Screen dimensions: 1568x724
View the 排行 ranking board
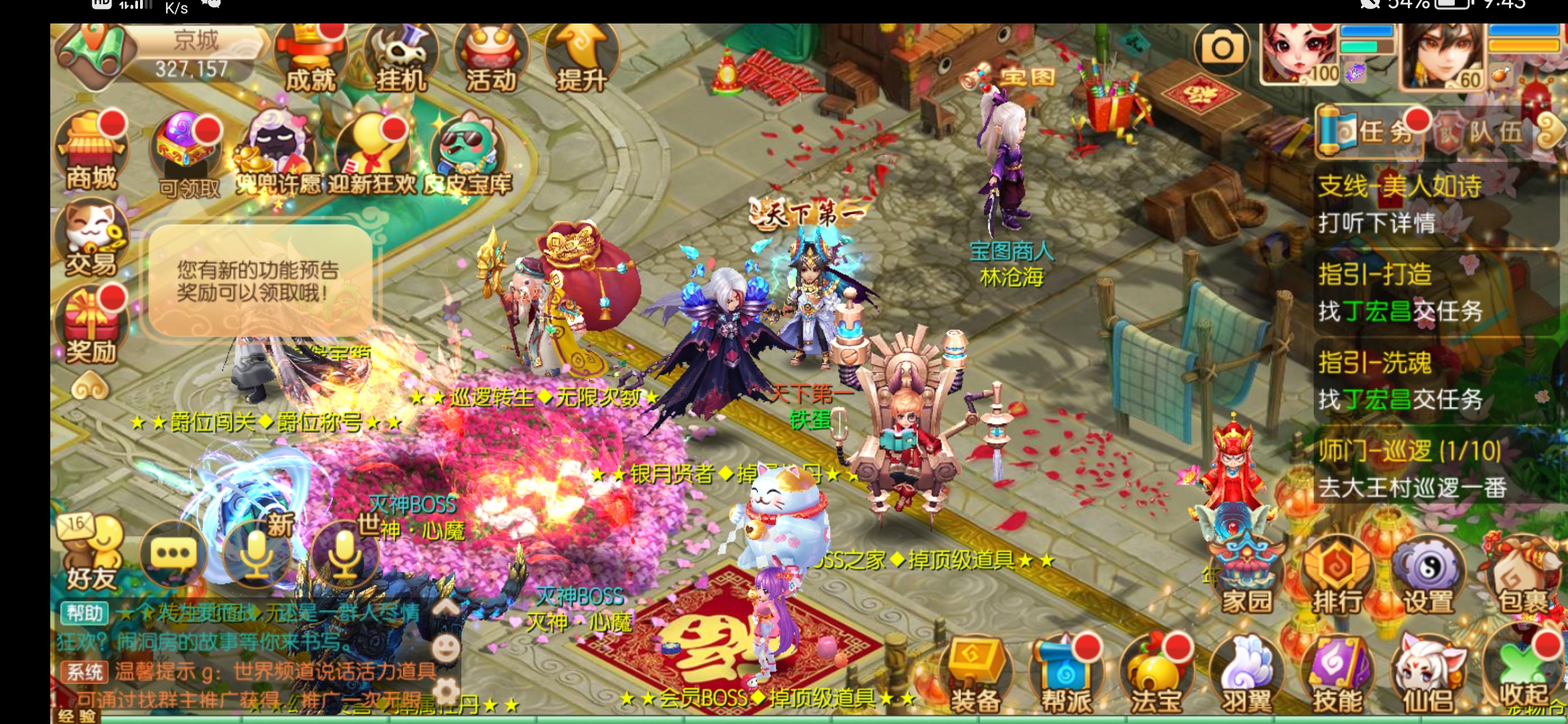1337,575
